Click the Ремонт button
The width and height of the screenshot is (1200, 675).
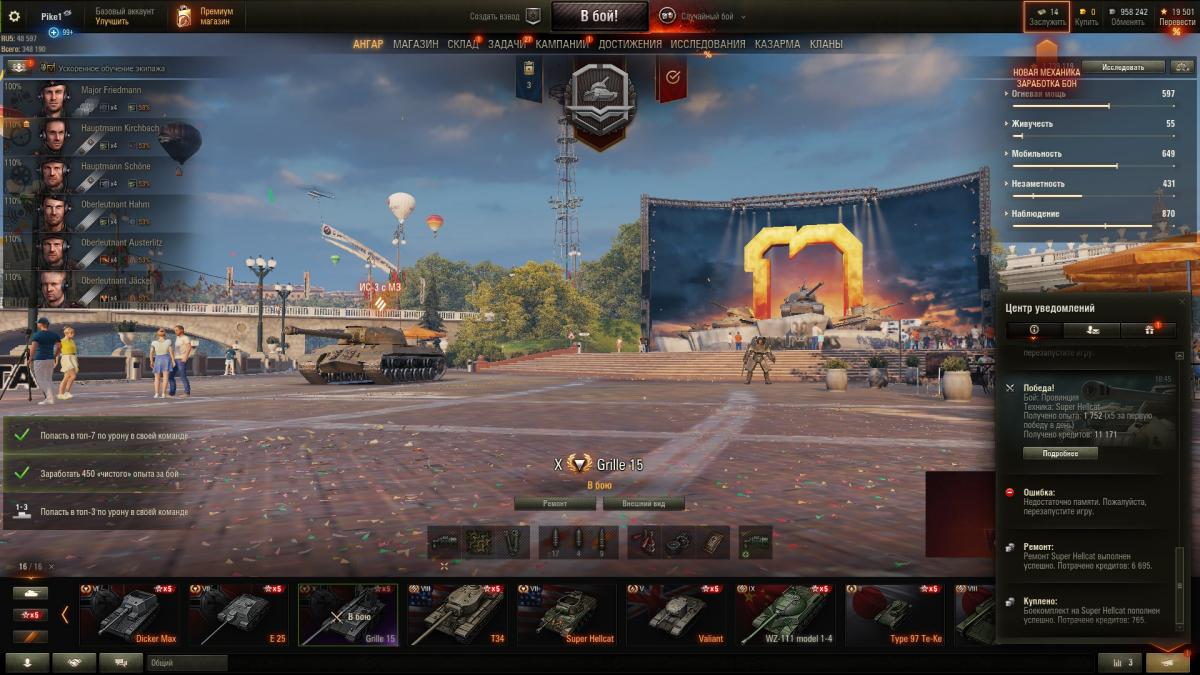coord(555,504)
